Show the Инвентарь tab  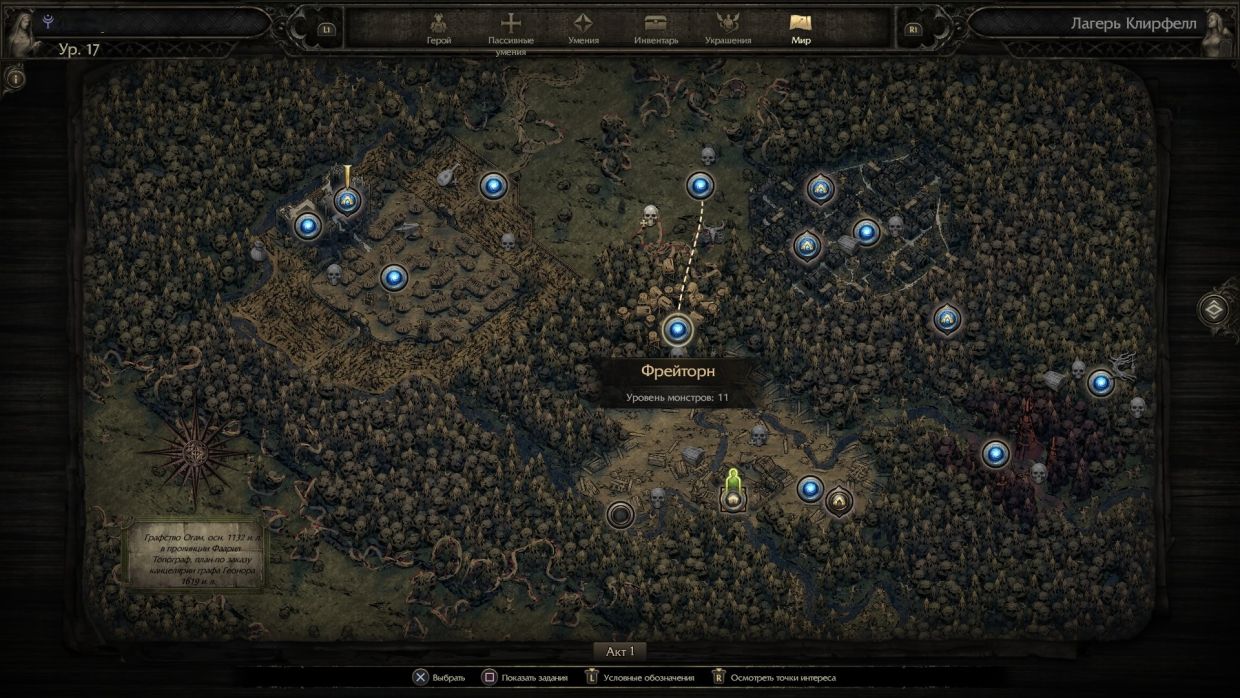pos(656,29)
